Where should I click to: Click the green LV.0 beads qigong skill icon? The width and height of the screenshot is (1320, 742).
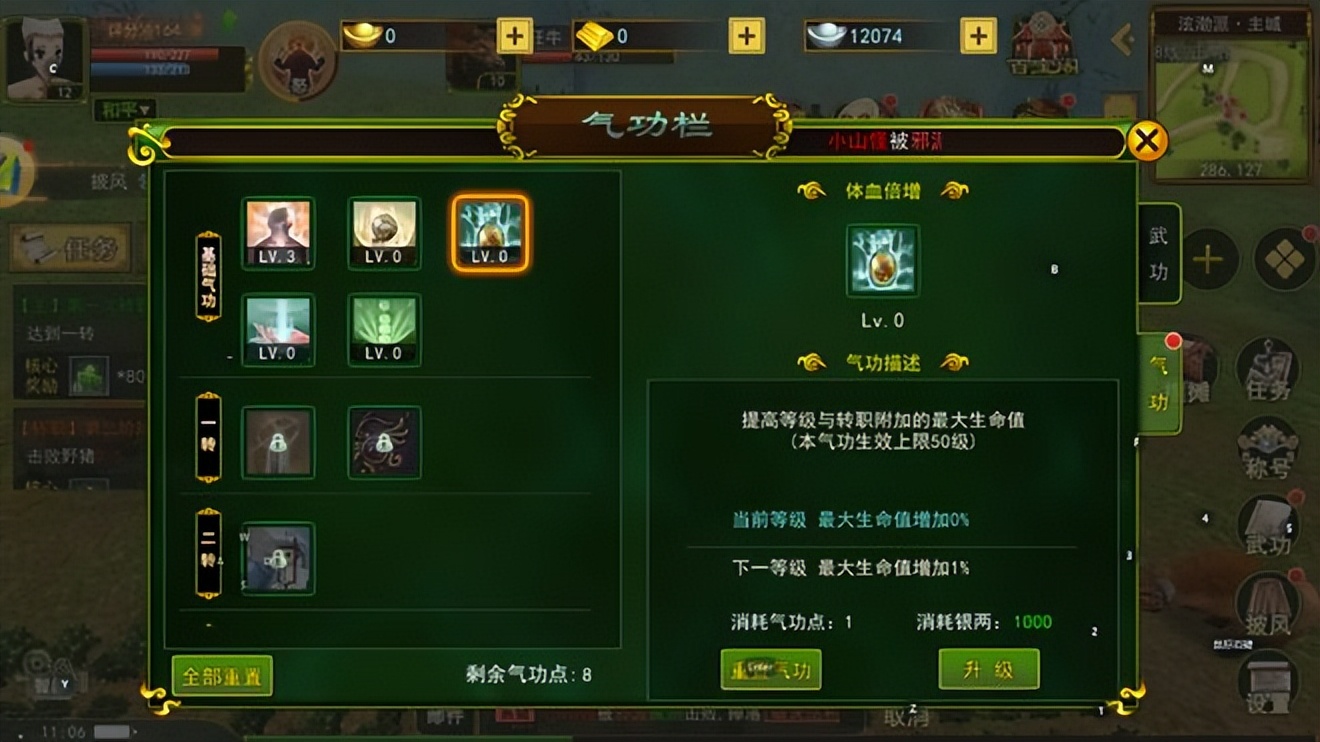[383, 330]
